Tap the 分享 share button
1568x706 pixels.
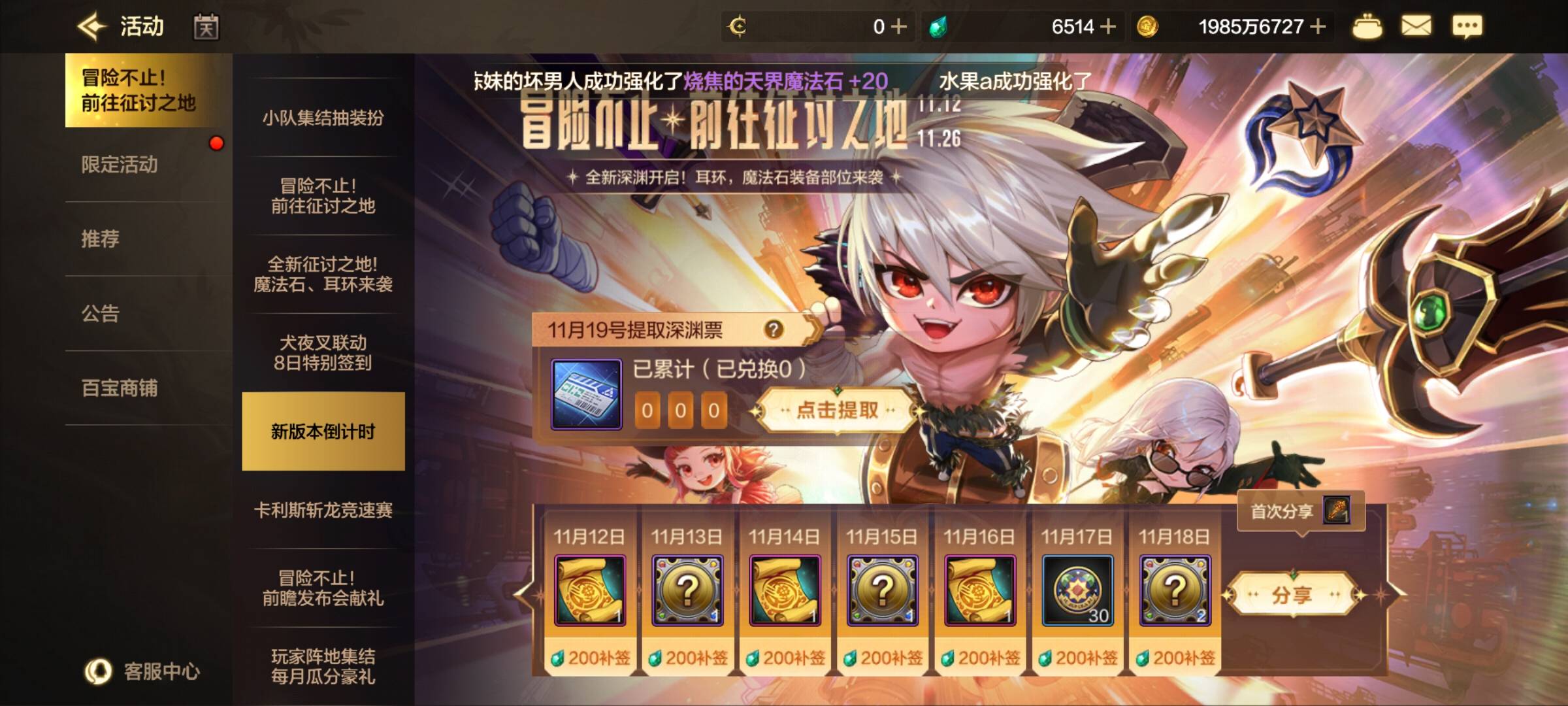click(x=1291, y=595)
